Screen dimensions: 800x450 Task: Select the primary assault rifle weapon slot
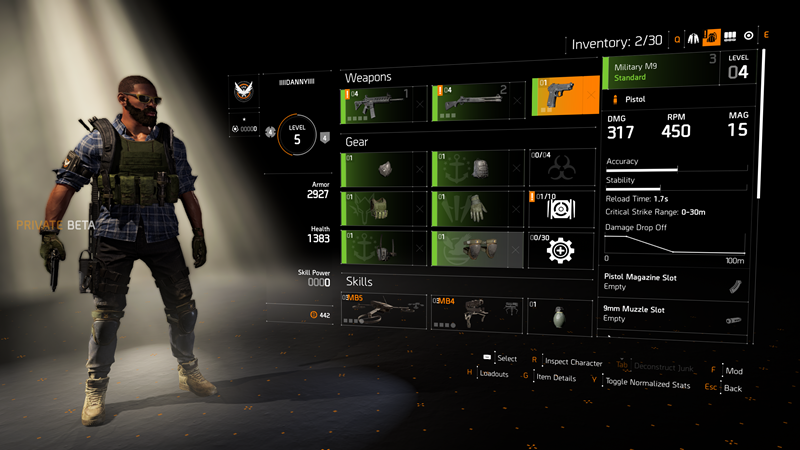378,103
